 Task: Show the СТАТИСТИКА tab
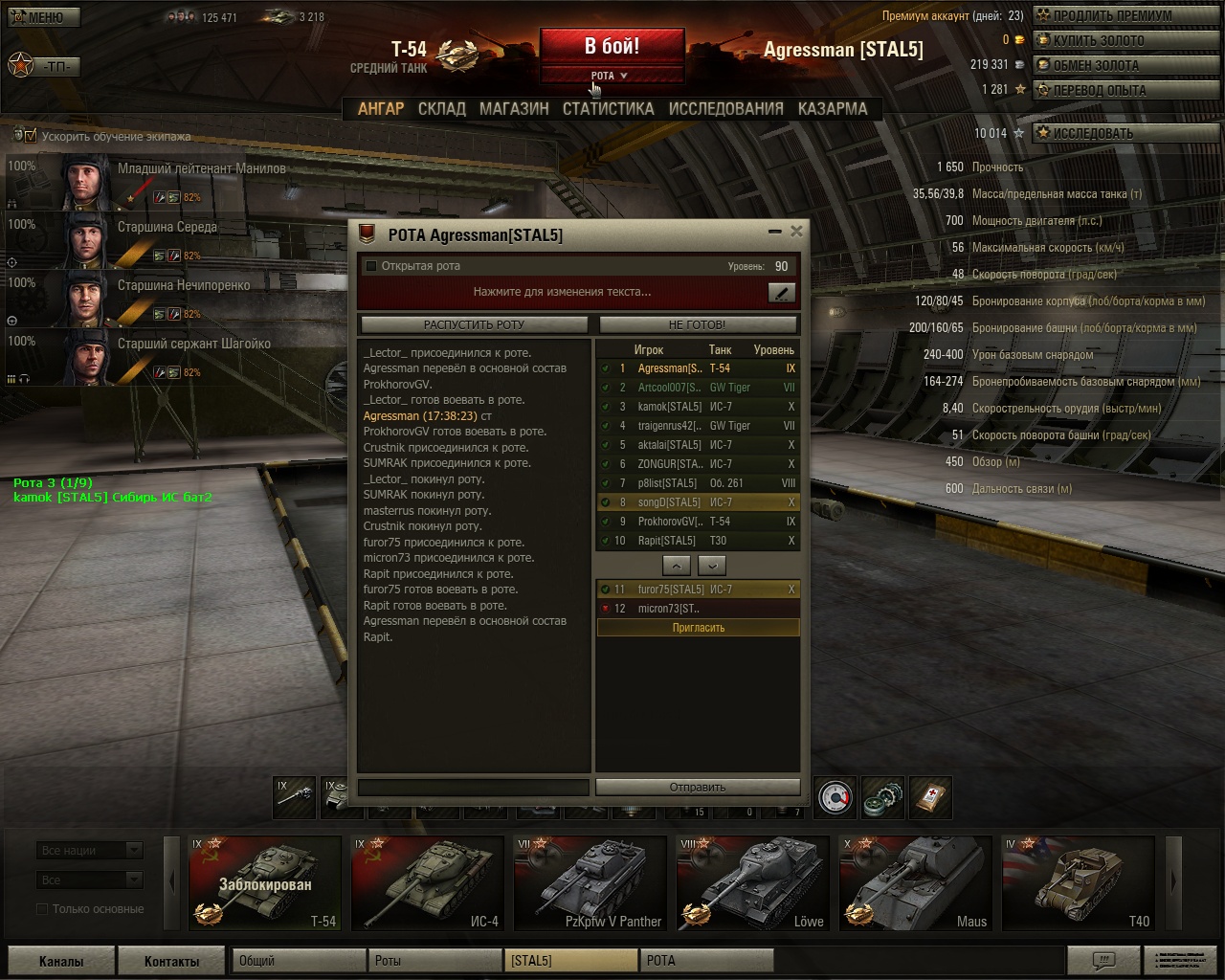[608, 109]
